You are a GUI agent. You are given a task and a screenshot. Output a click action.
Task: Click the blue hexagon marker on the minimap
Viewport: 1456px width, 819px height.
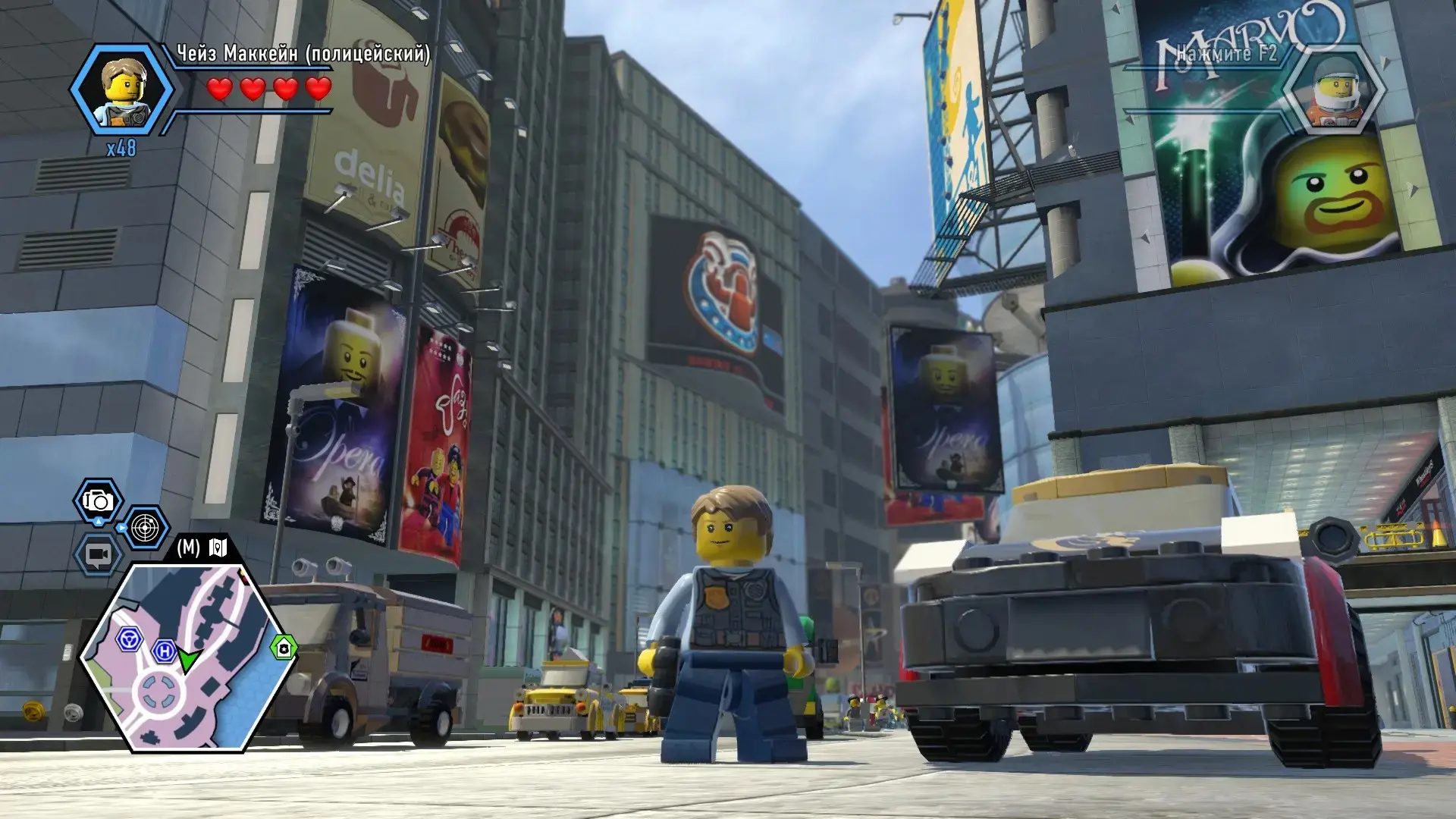tap(130, 638)
